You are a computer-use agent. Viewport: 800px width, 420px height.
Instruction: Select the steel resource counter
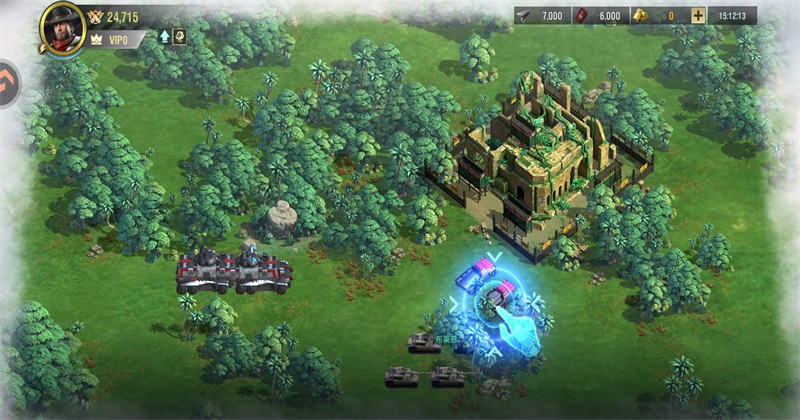tap(542, 16)
